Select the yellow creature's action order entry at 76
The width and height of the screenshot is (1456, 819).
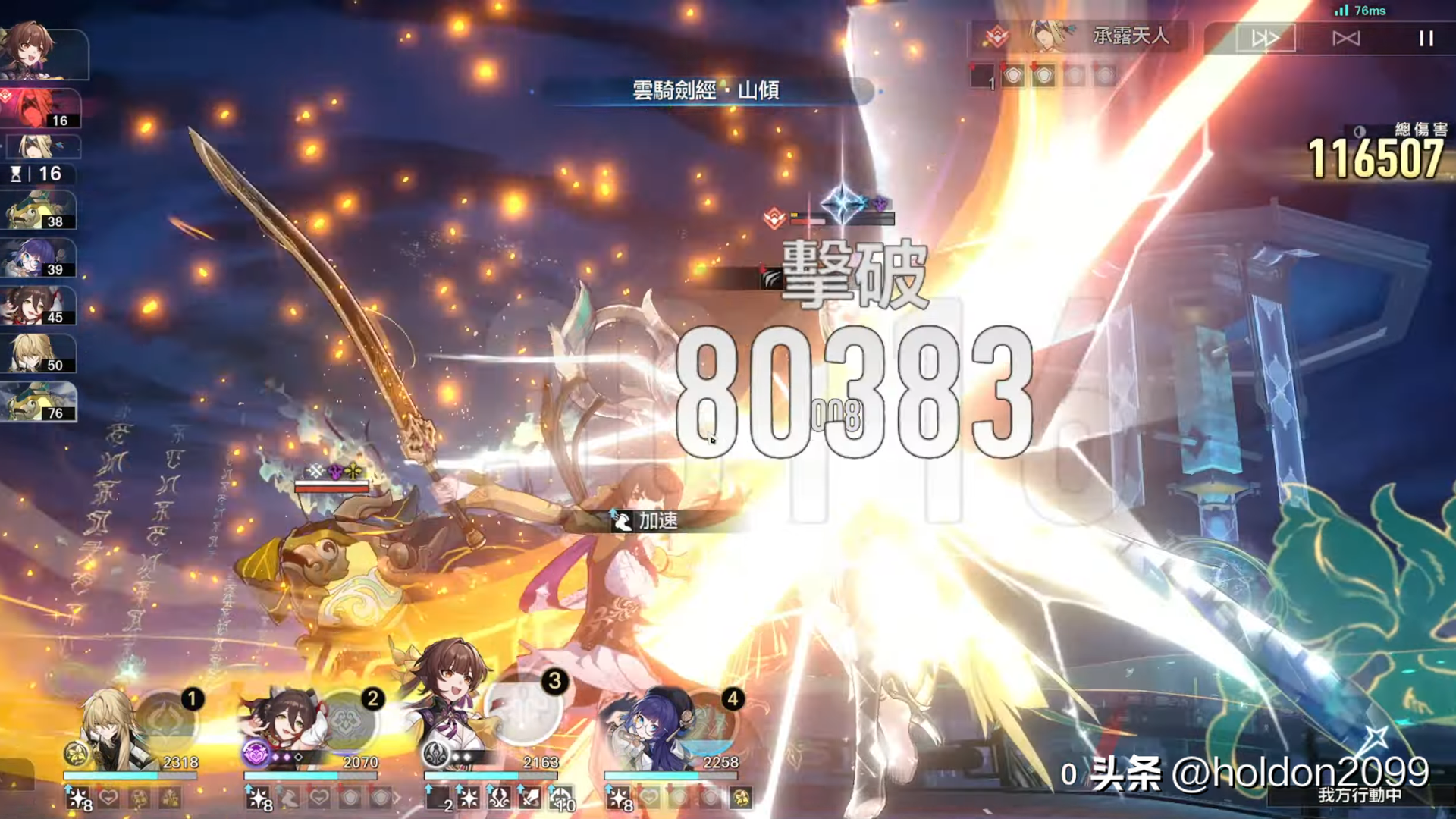[38, 402]
